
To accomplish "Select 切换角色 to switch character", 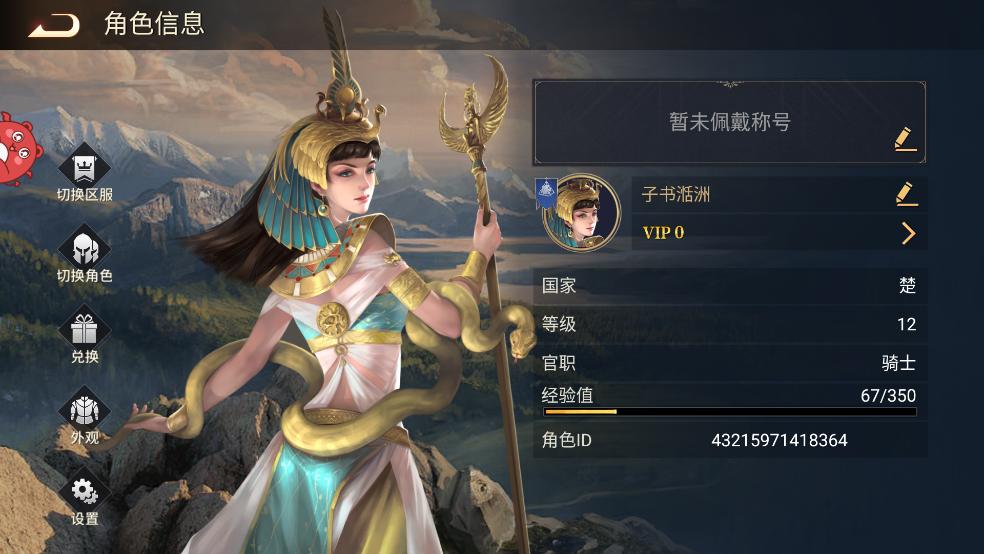I will pos(84,251).
